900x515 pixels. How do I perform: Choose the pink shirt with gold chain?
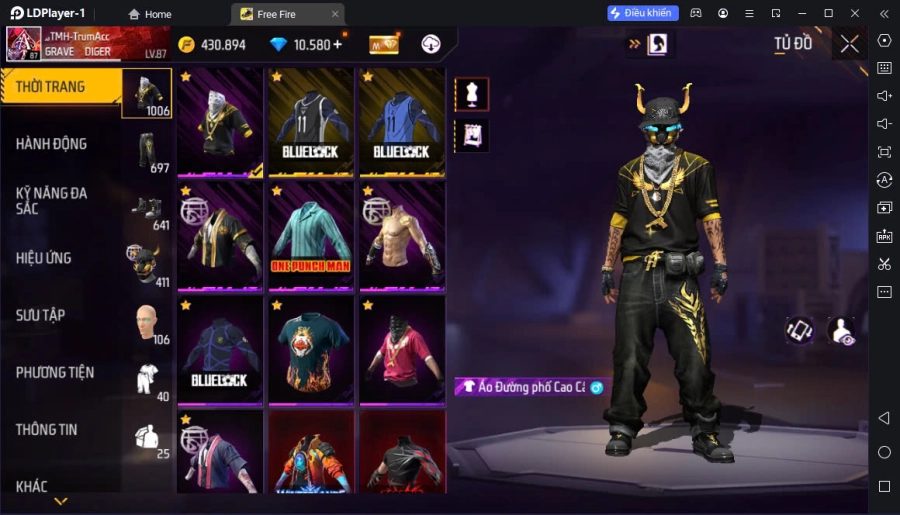[402, 350]
